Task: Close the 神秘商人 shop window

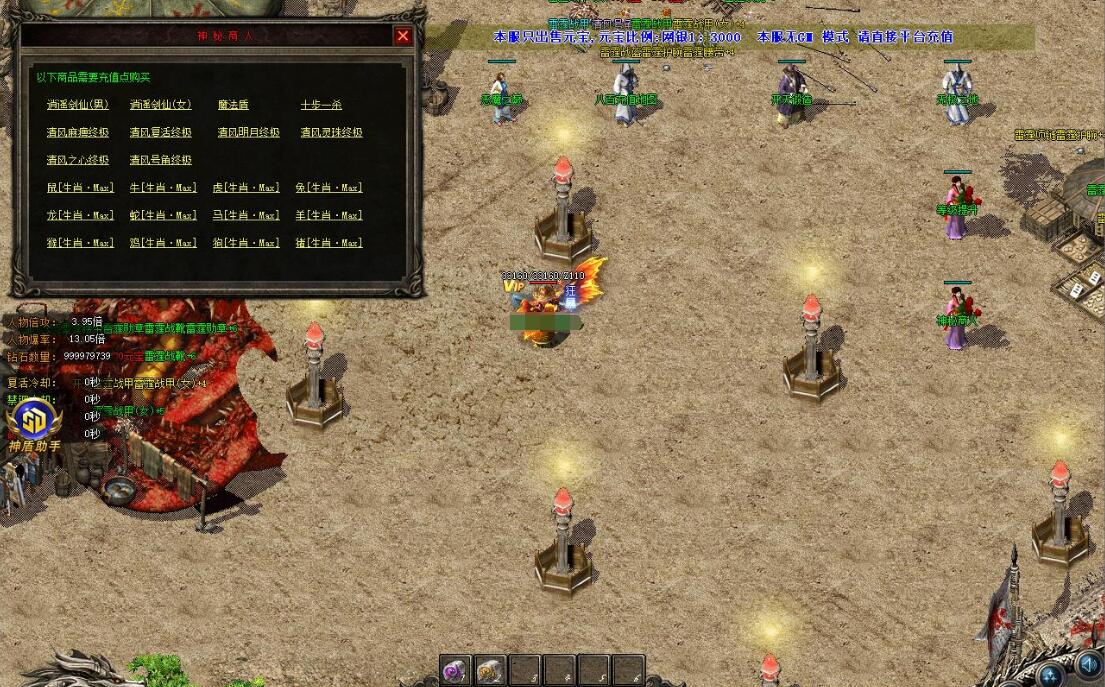Action: click(x=403, y=36)
